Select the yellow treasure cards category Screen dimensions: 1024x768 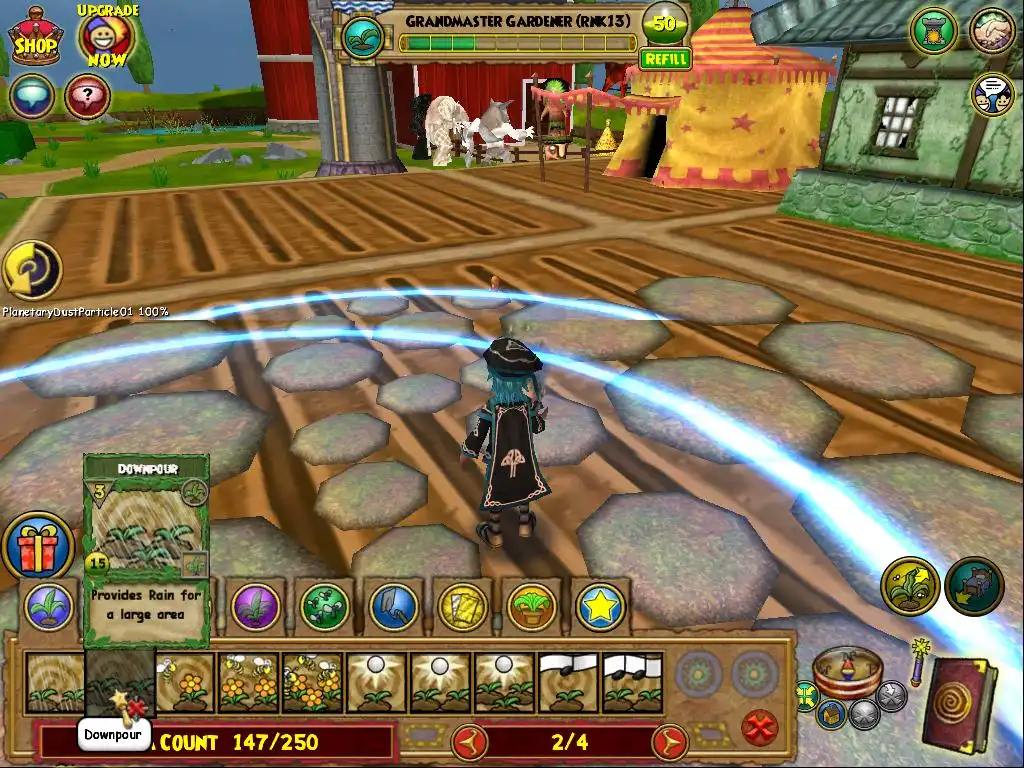point(463,606)
